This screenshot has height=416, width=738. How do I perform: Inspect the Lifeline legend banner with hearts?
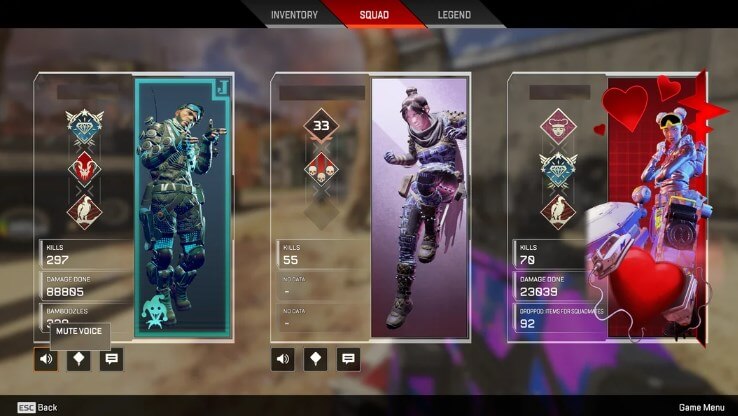657,207
